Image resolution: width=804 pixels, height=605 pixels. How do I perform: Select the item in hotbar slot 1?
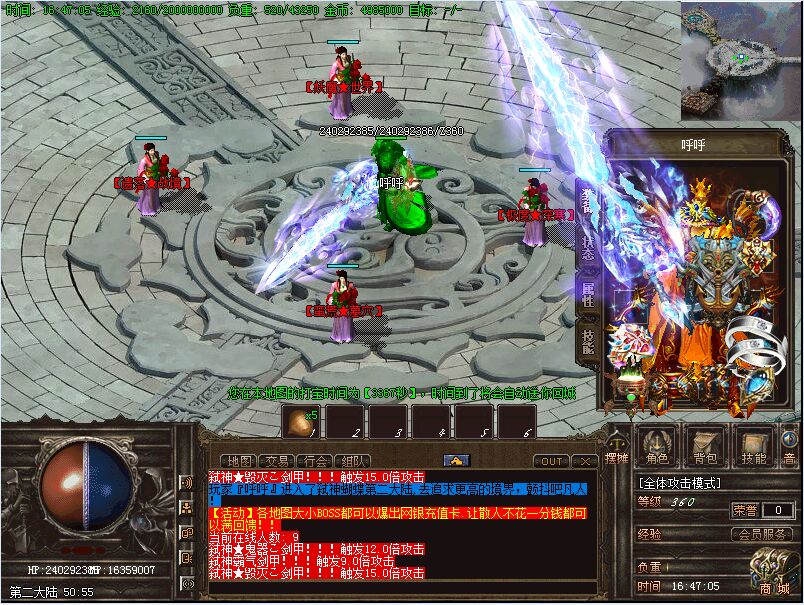pos(299,421)
